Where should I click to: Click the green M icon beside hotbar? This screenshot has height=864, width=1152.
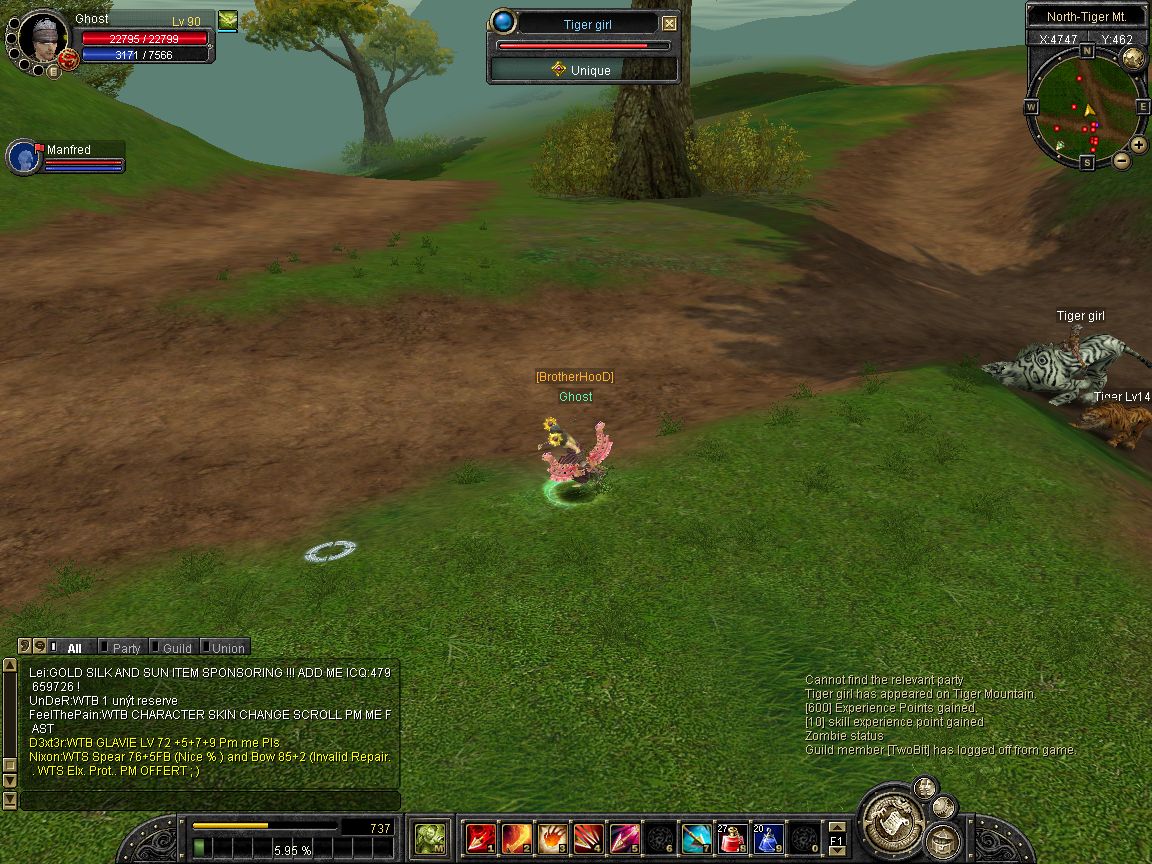coord(430,838)
